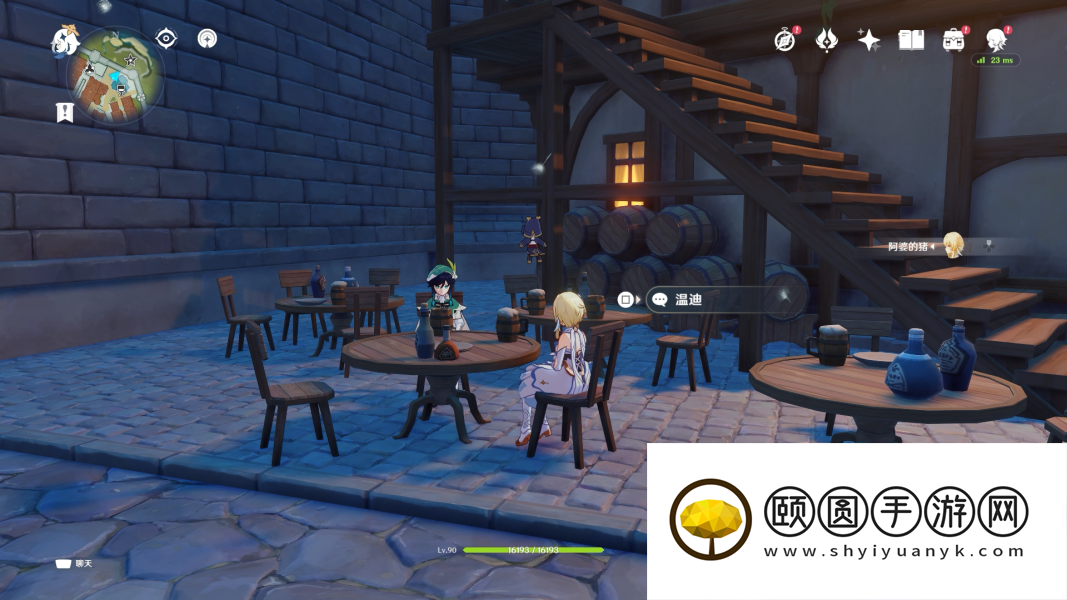Open the quest bookmark with exclamation mark
1067x600 pixels.
click(65, 112)
